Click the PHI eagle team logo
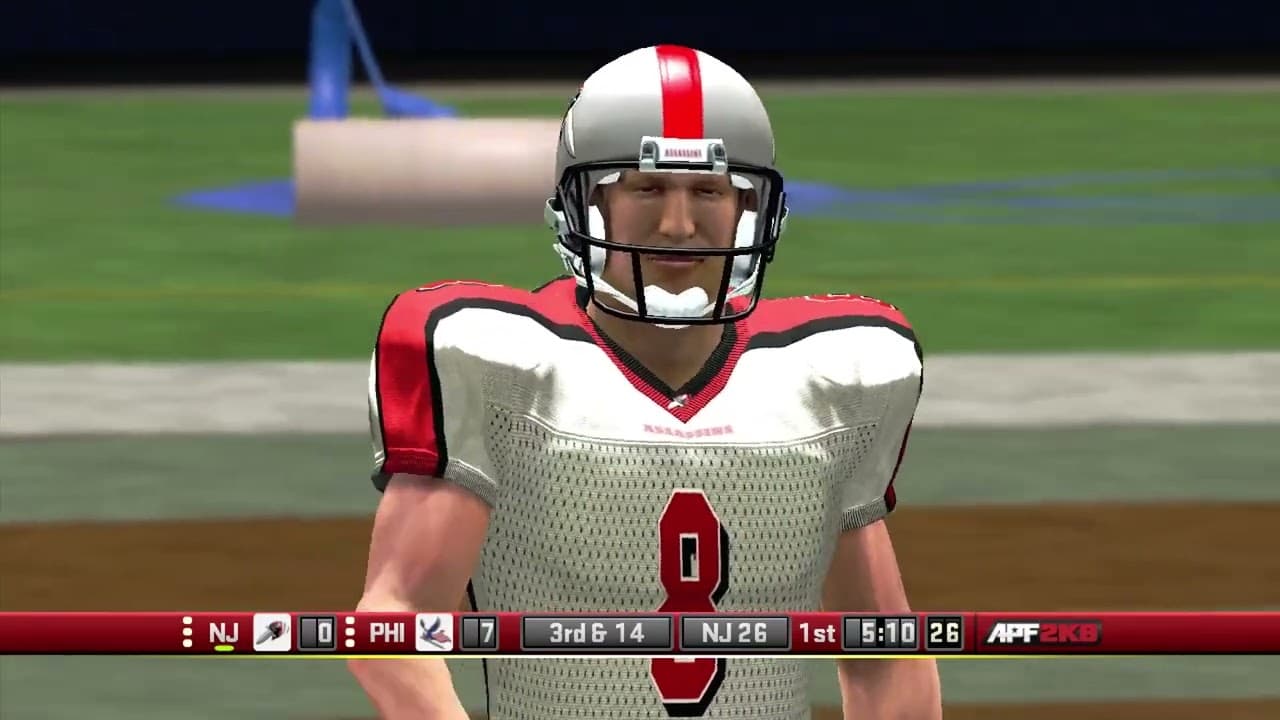This screenshot has height=720, width=1280. (432, 632)
